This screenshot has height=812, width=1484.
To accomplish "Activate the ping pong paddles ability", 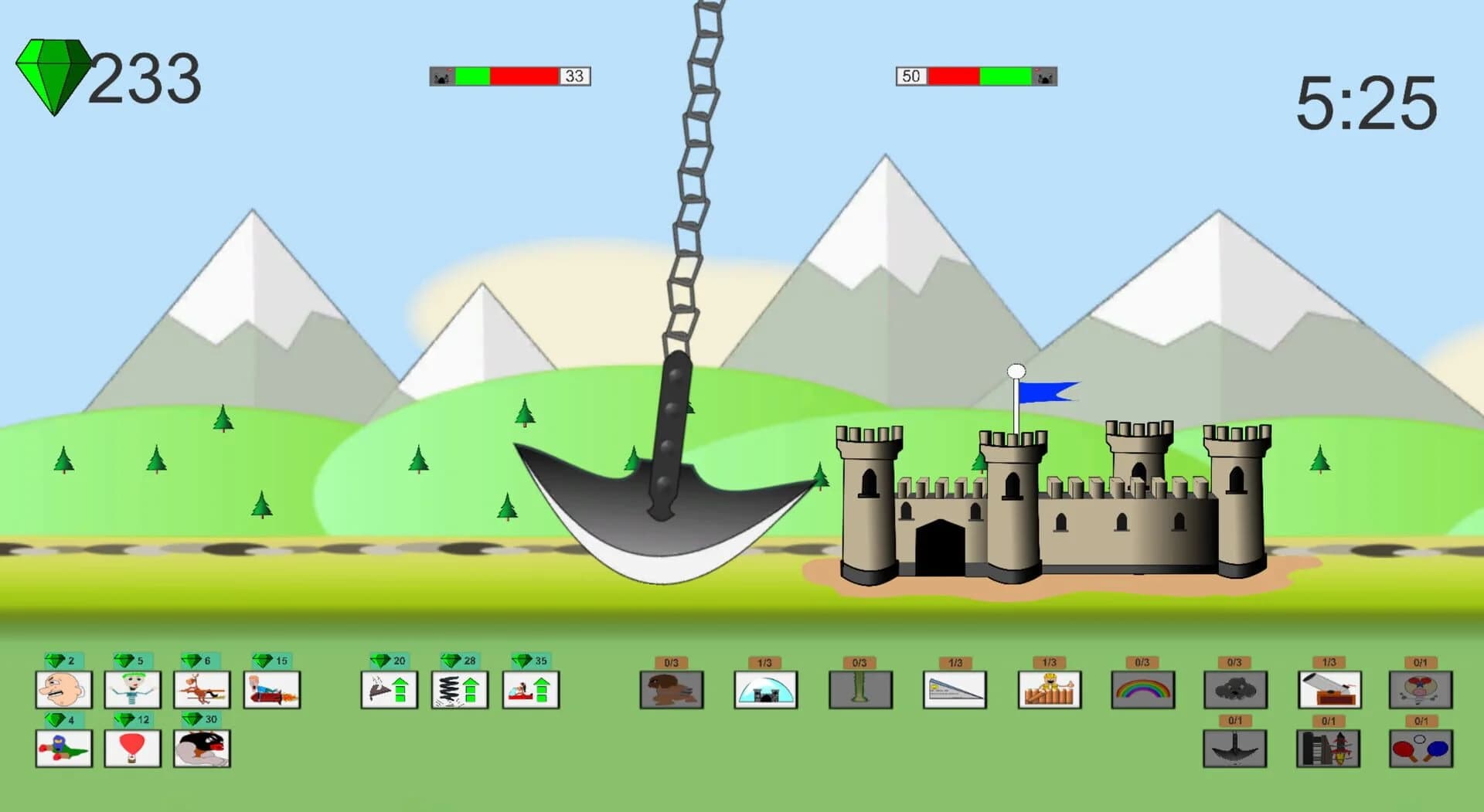I will (x=1418, y=749).
